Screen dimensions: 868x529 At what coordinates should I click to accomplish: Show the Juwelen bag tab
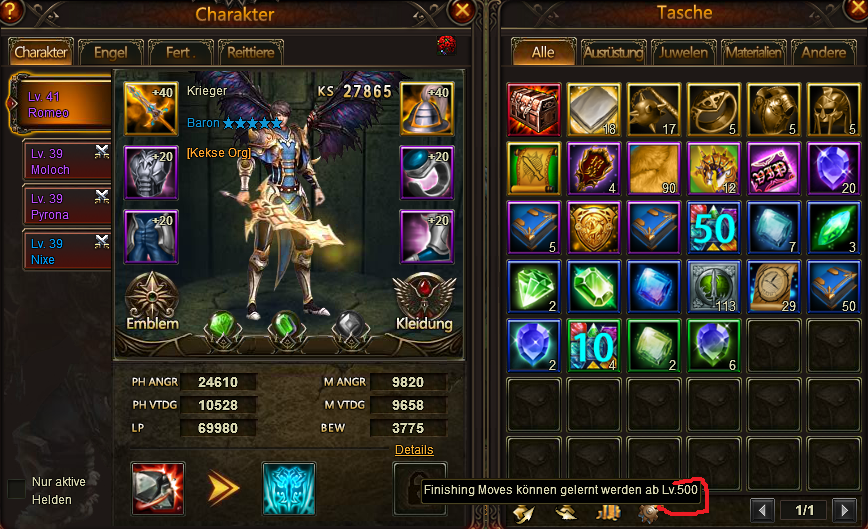point(687,52)
